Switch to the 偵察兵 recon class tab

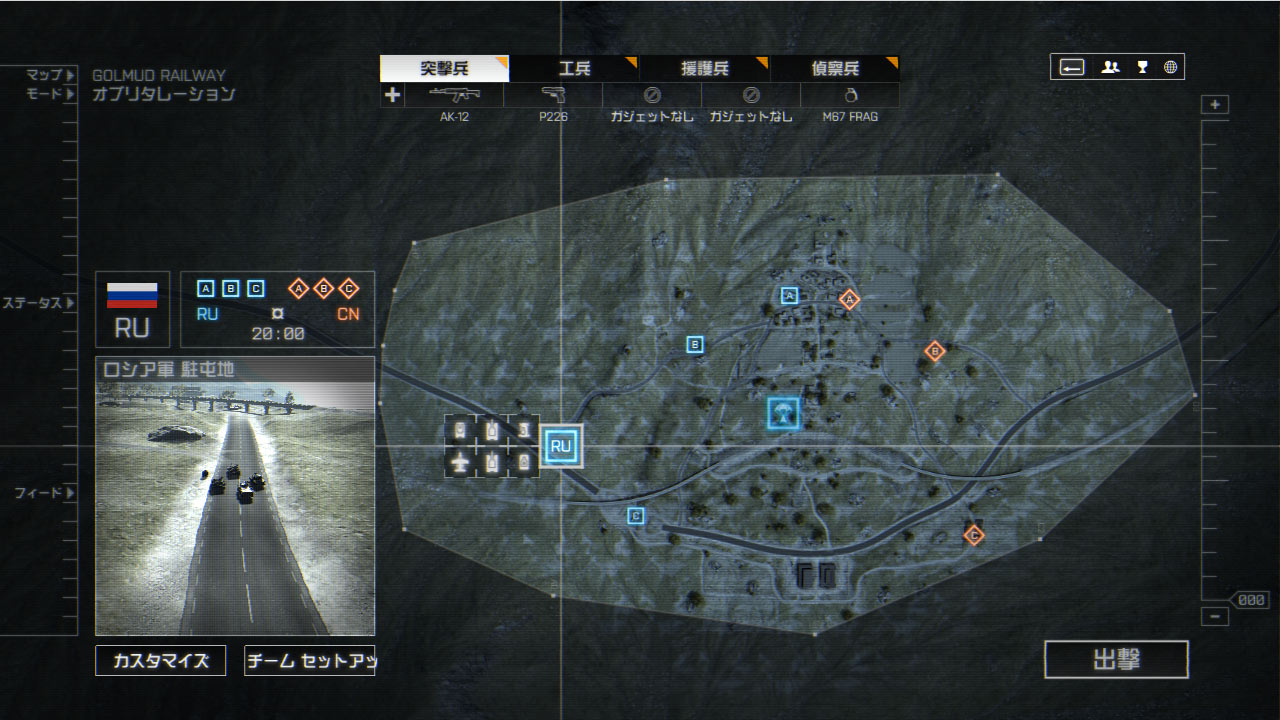[834, 69]
